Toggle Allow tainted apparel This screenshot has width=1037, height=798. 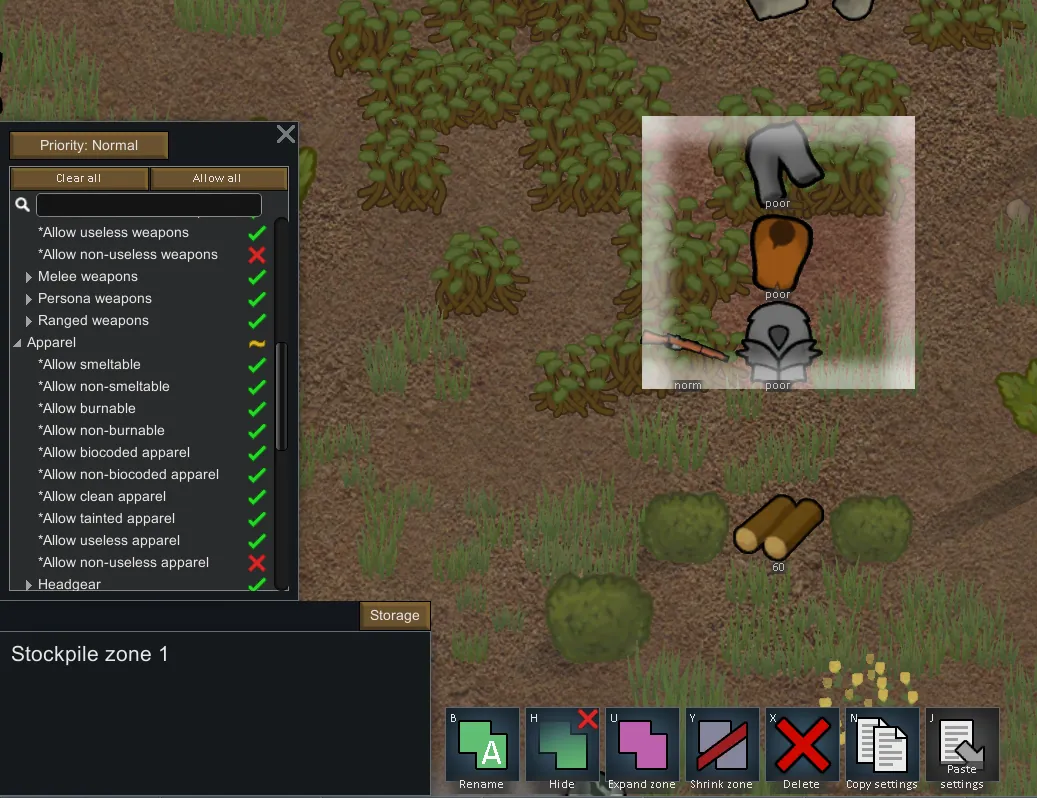point(257,519)
